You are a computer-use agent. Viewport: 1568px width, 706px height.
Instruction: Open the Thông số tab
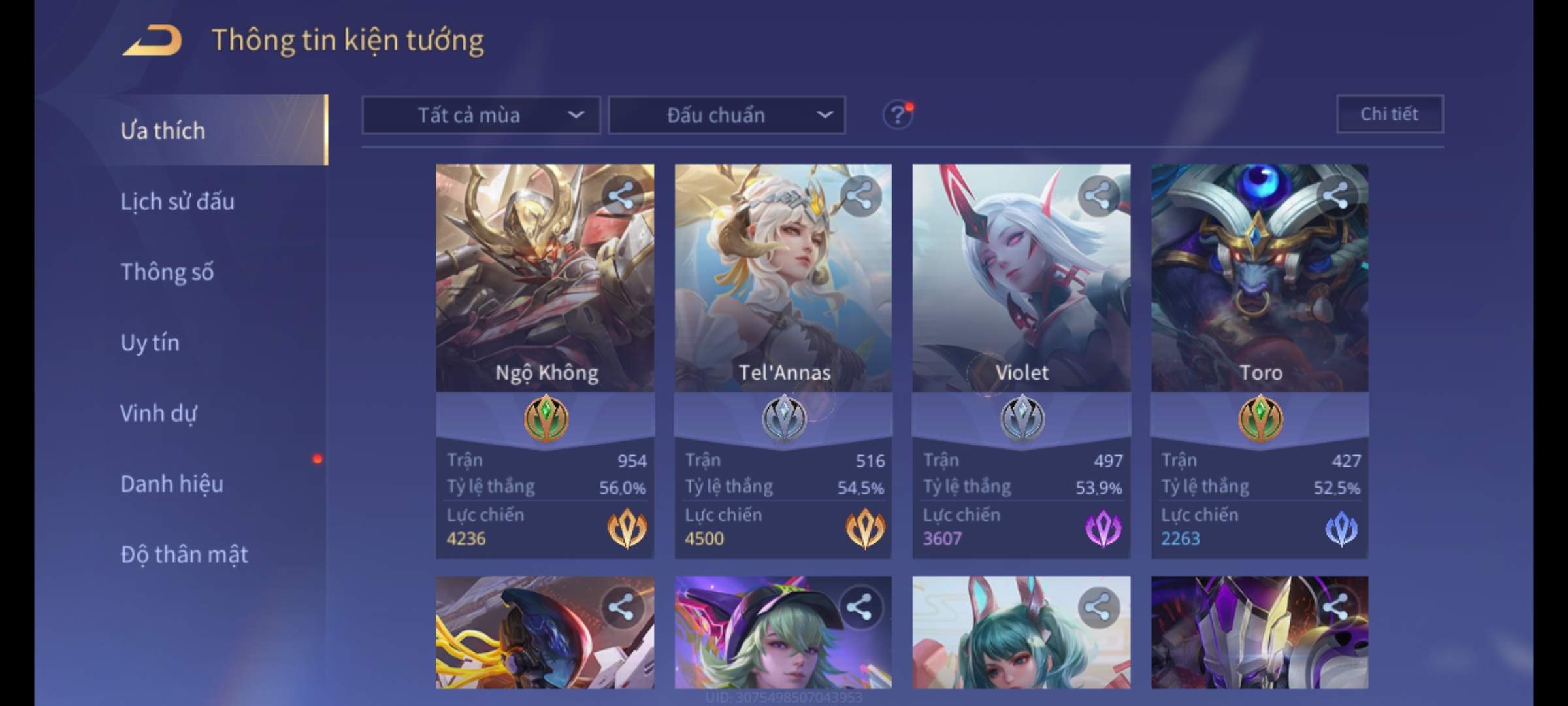click(167, 272)
